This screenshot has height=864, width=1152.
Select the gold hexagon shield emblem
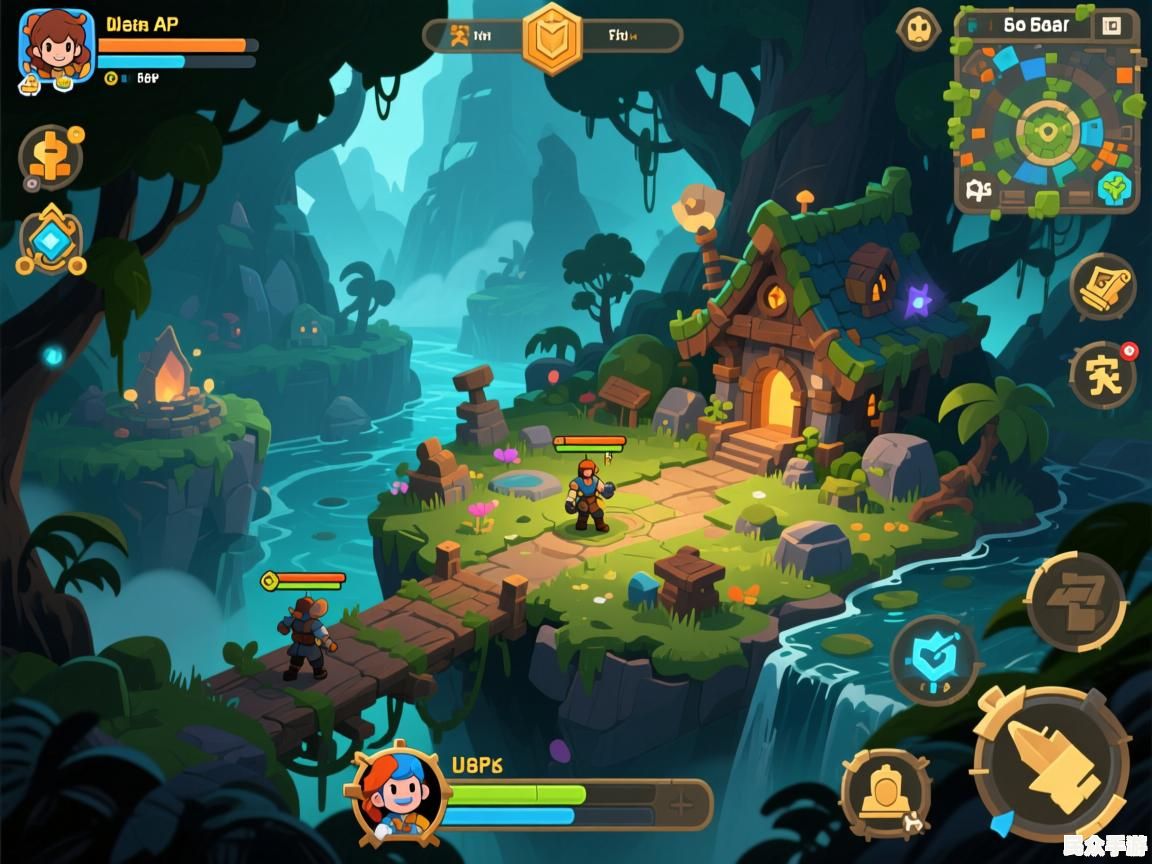pyautogui.click(x=552, y=38)
